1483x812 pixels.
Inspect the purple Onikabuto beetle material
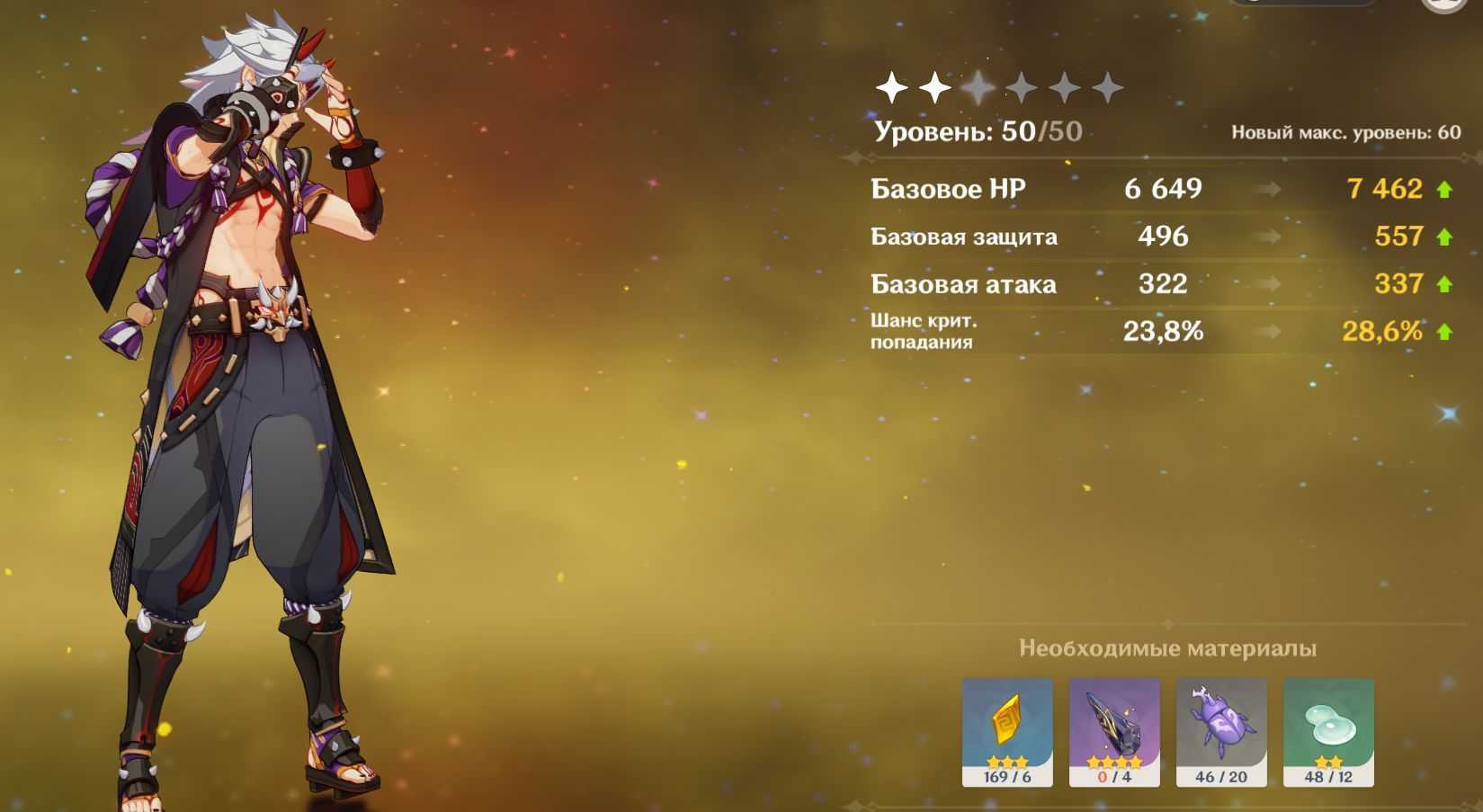[x=1221, y=729]
